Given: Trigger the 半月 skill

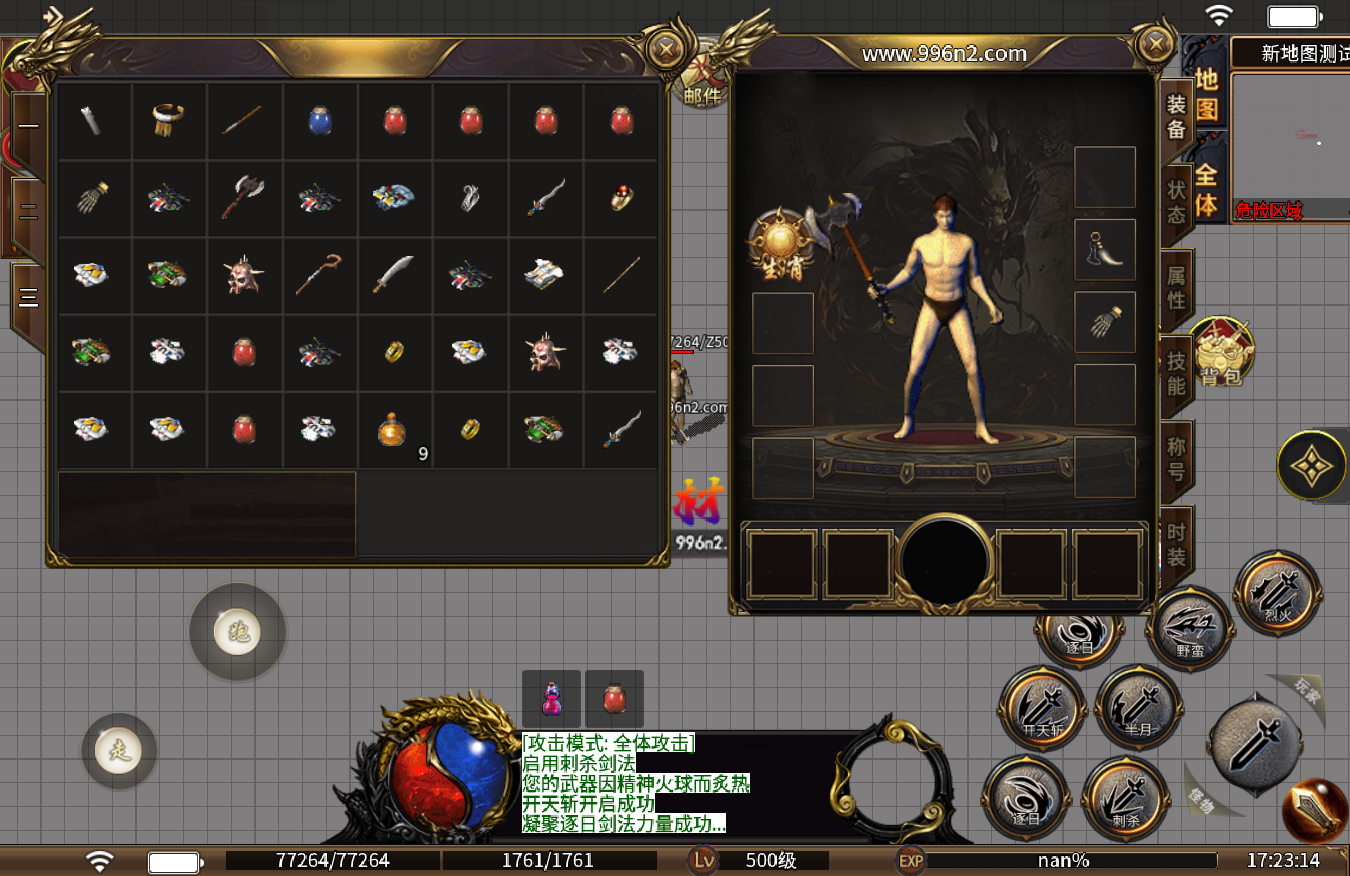Looking at the screenshot, I should 1139,708.
